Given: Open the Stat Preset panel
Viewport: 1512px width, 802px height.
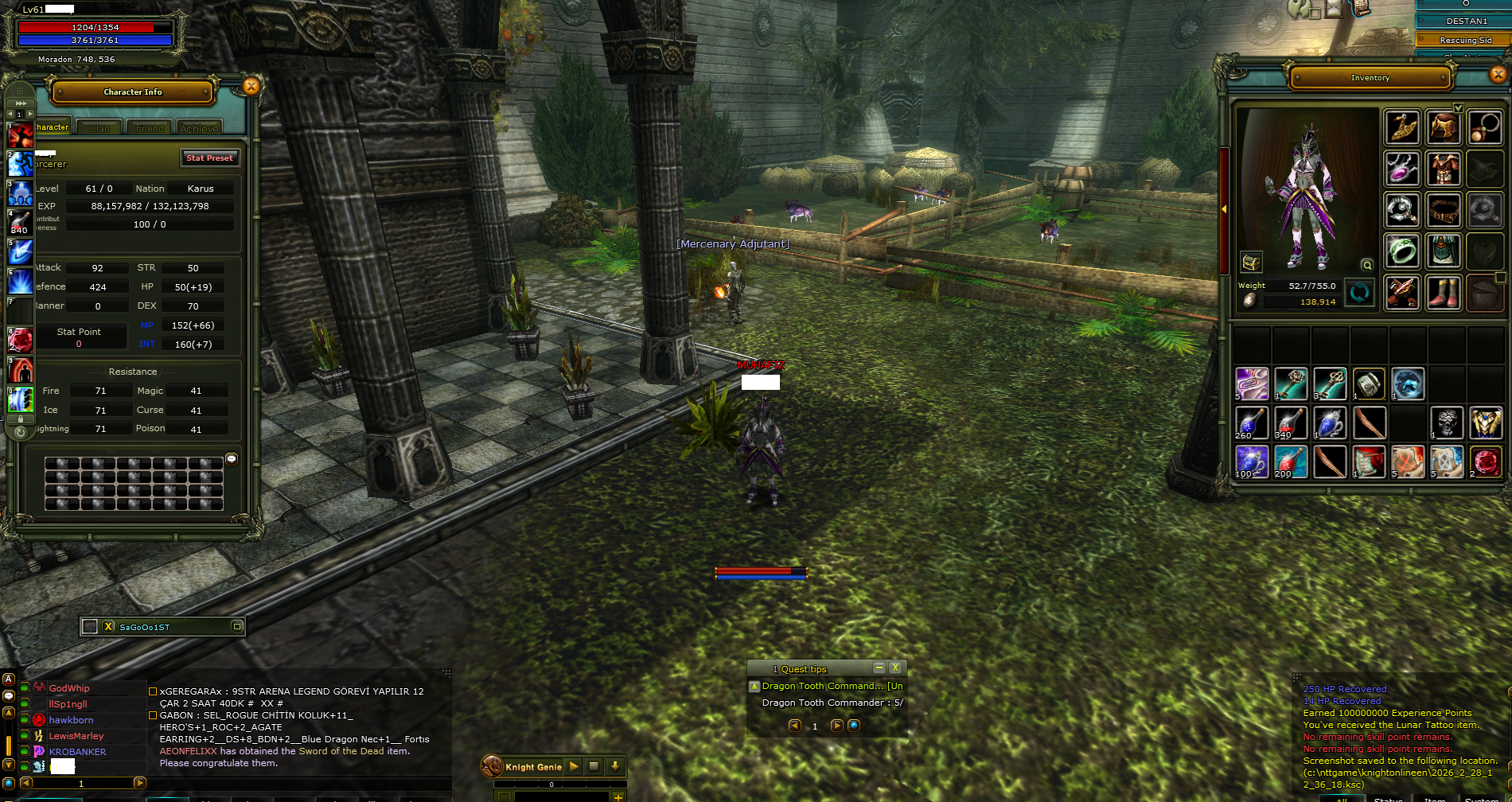Looking at the screenshot, I should [x=209, y=158].
